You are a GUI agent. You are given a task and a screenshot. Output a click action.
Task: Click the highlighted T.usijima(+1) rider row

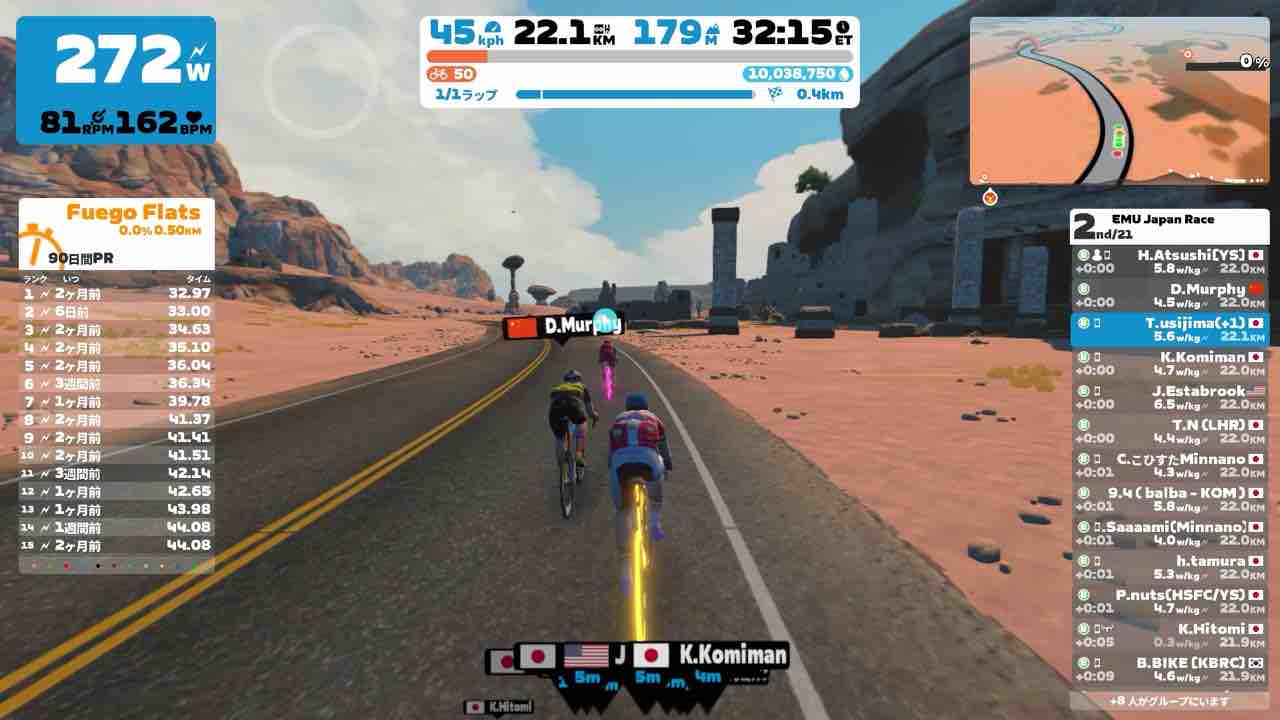tap(1169, 330)
